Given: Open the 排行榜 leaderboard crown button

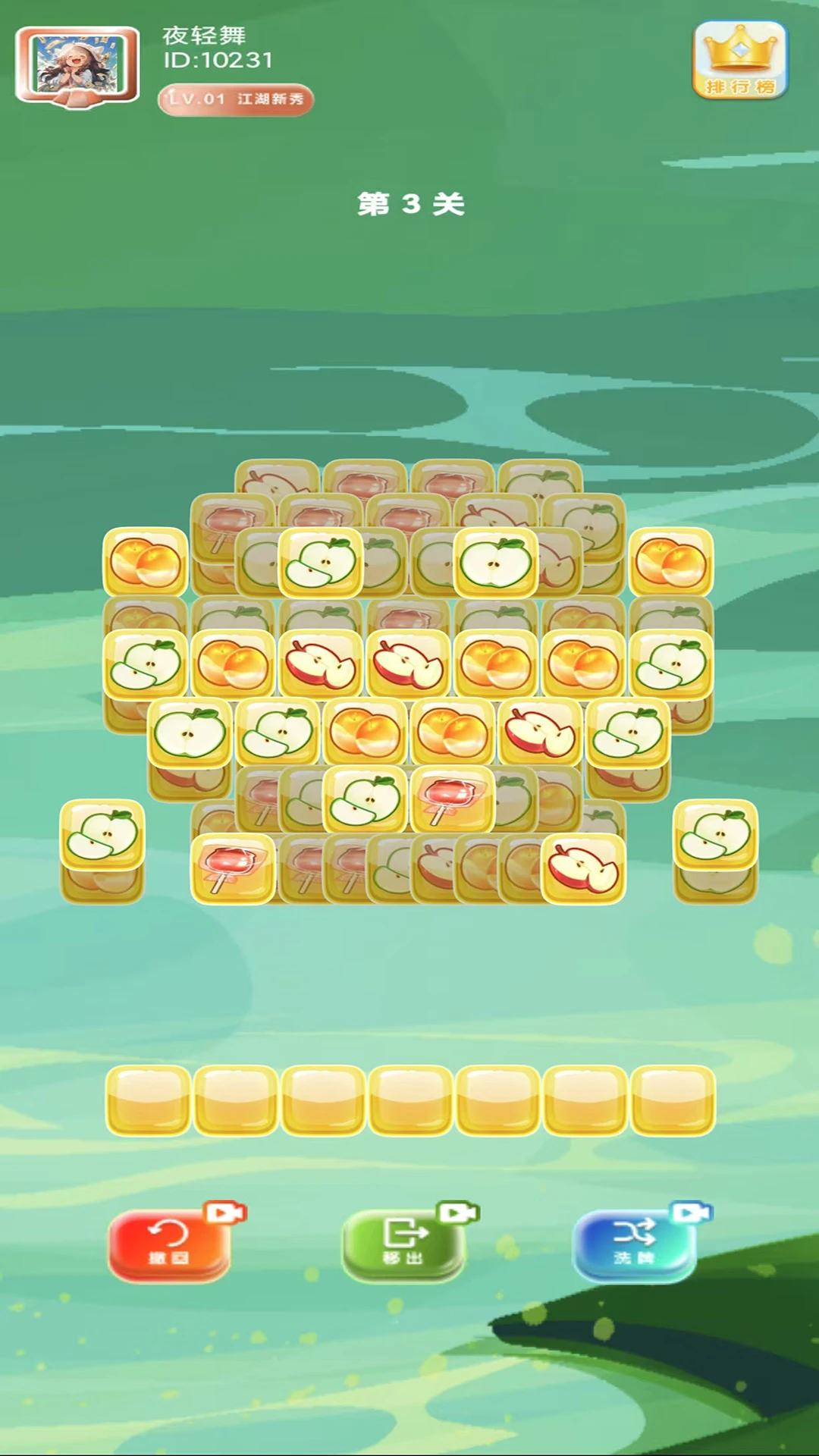Looking at the screenshot, I should 740,61.
